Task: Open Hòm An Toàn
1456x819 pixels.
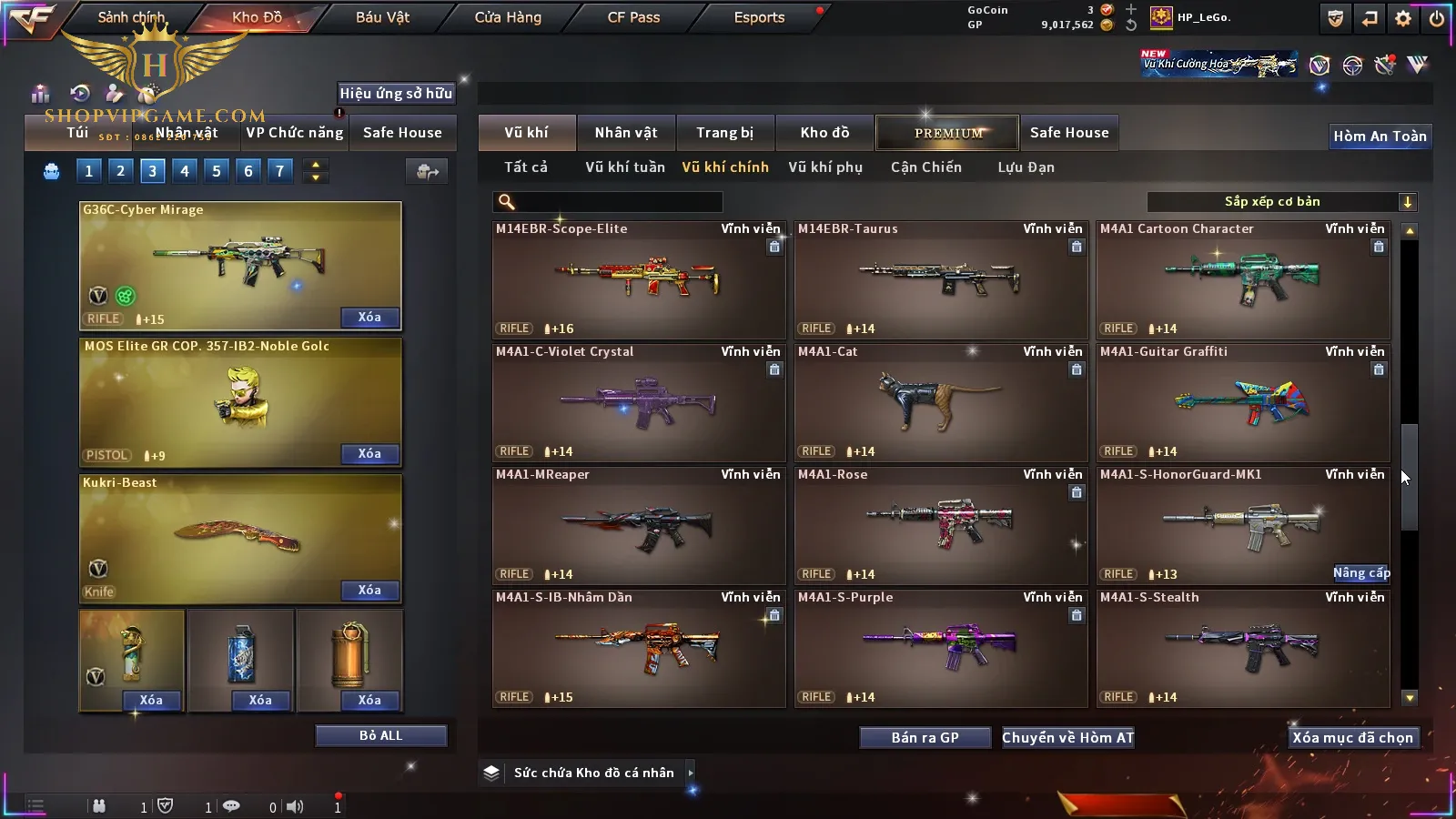Action: pos(1380,136)
